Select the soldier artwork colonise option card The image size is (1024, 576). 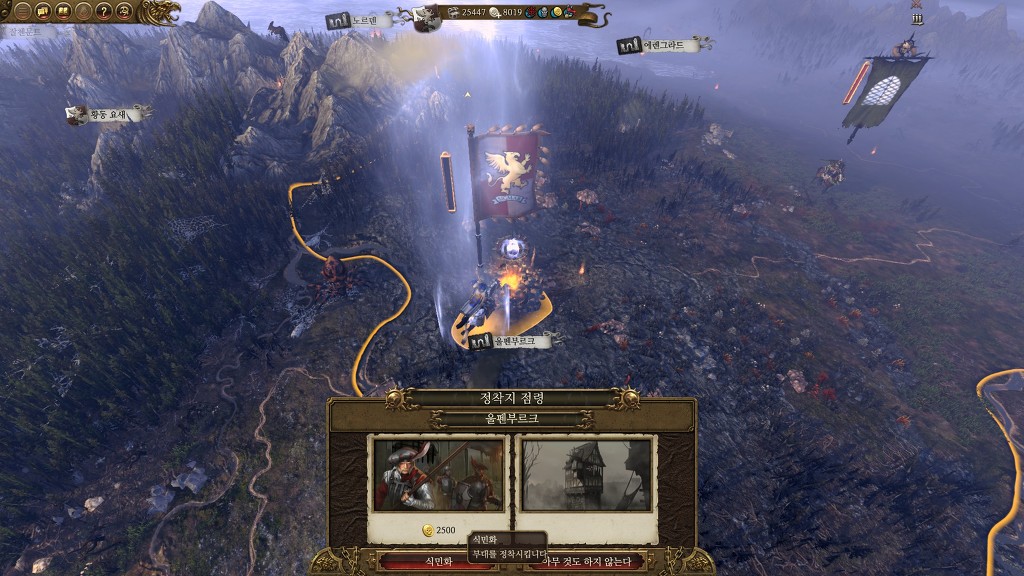tap(438, 473)
